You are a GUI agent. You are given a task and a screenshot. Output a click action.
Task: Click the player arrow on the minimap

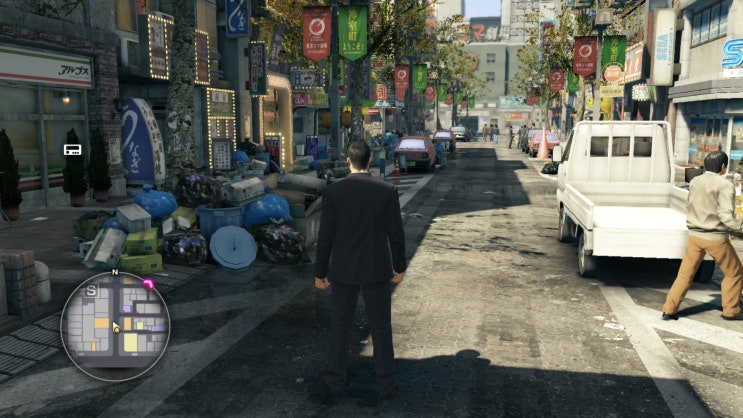[x=117, y=326]
